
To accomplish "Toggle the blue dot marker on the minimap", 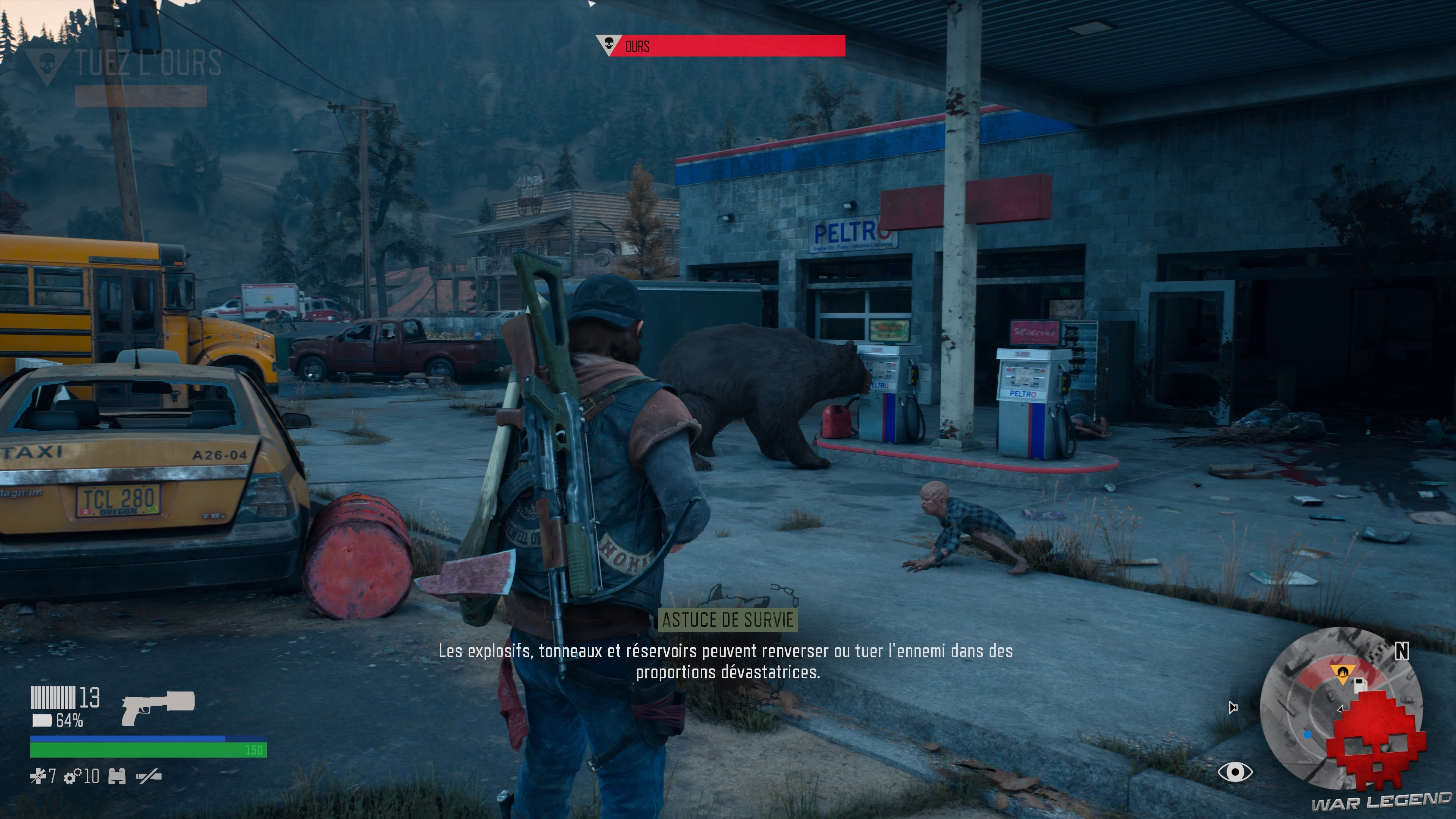I will click(x=1308, y=735).
